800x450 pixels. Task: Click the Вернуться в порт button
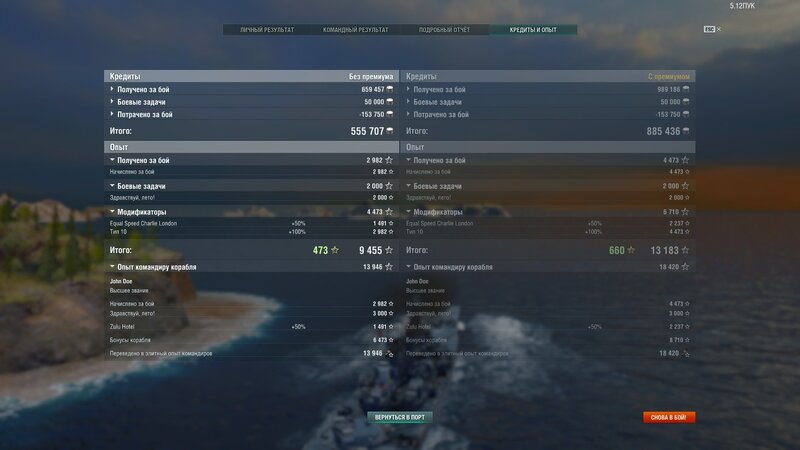399,416
